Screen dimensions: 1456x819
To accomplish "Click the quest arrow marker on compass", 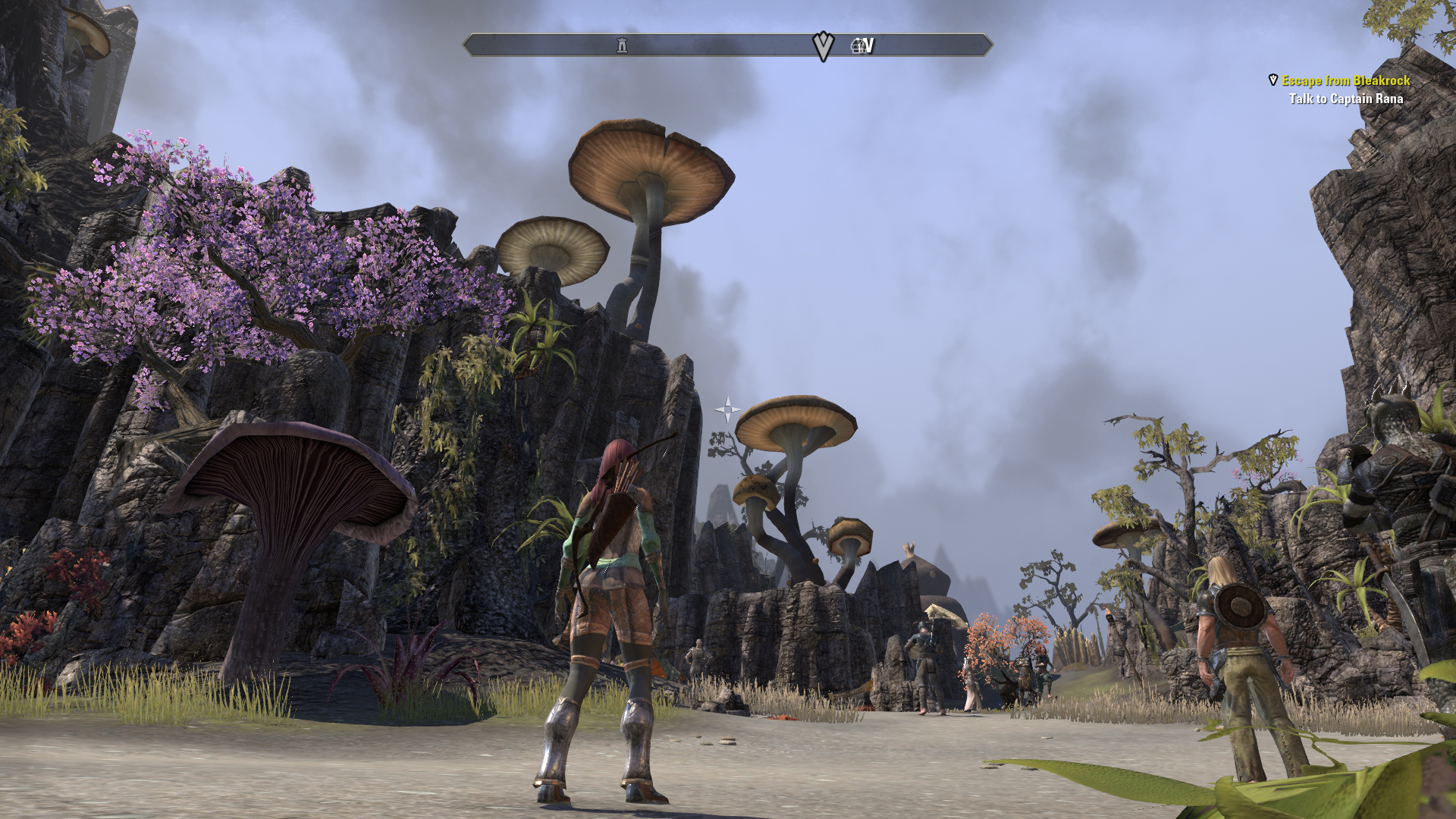I will click(x=823, y=46).
